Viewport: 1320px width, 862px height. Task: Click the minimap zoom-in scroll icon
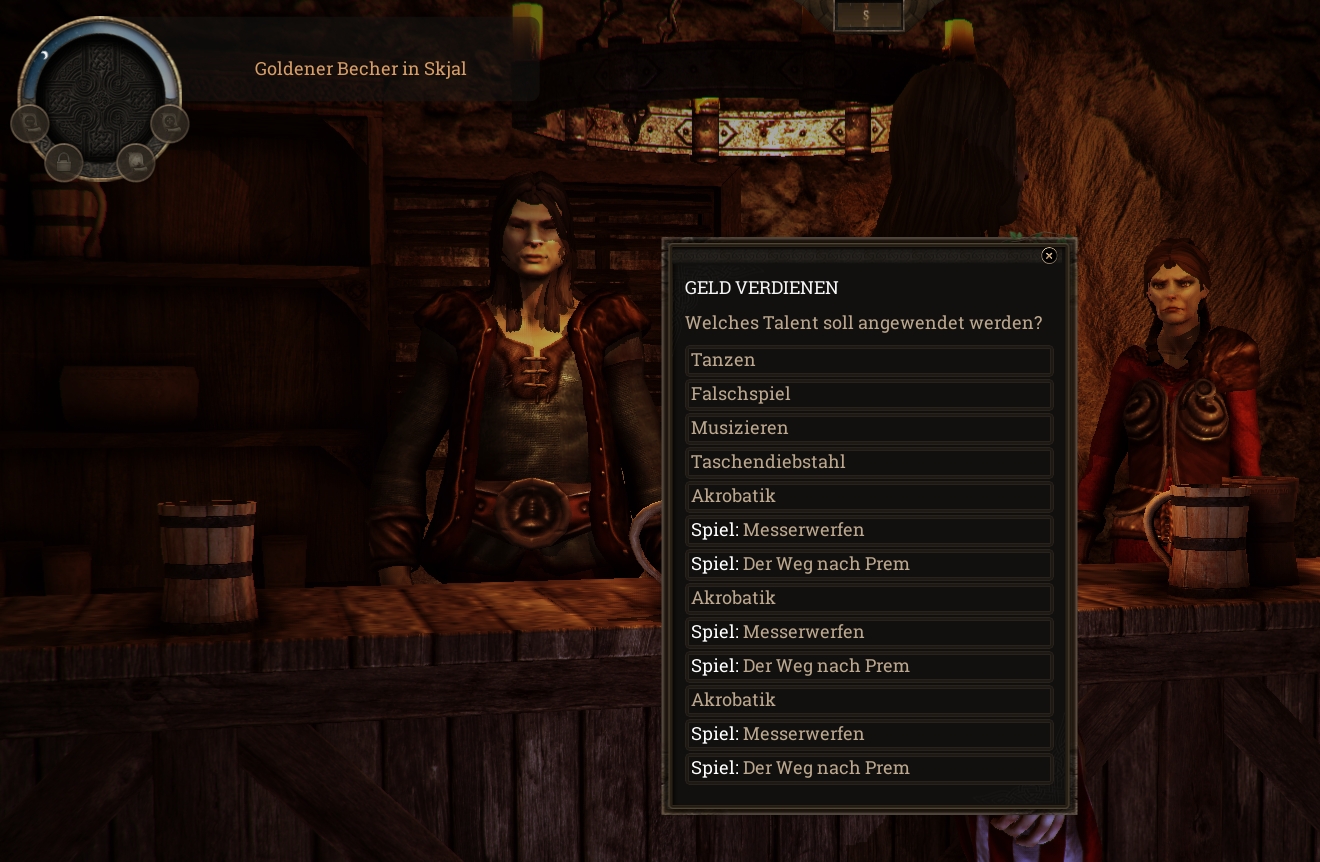pyautogui.click(x=169, y=123)
